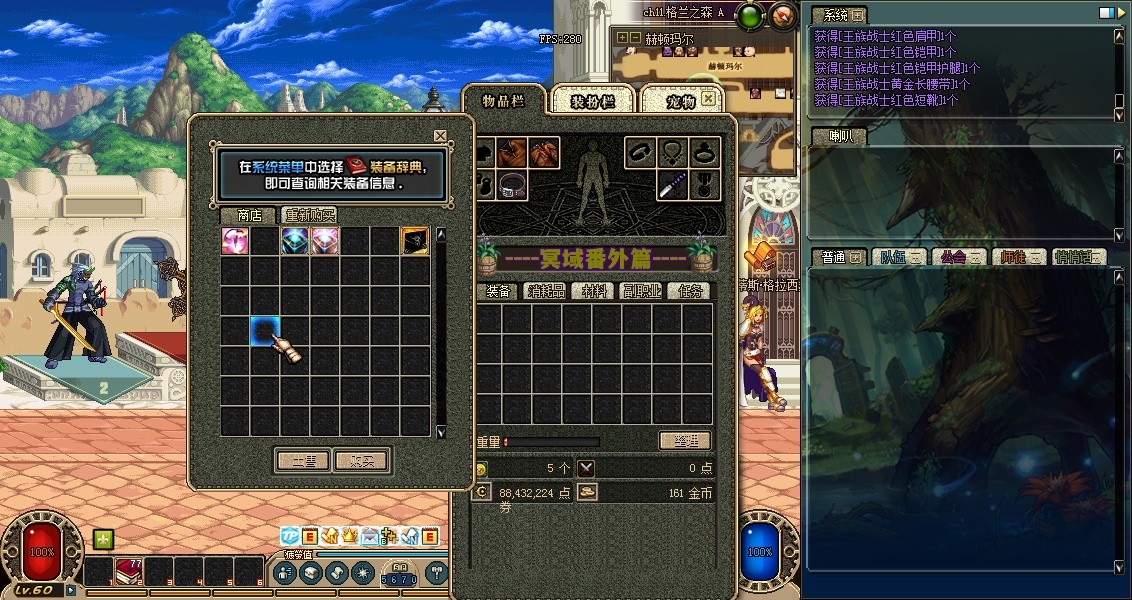The height and width of the screenshot is (600, 1132).
Task: Click the 出售 (sell) button
Action: 302,460
